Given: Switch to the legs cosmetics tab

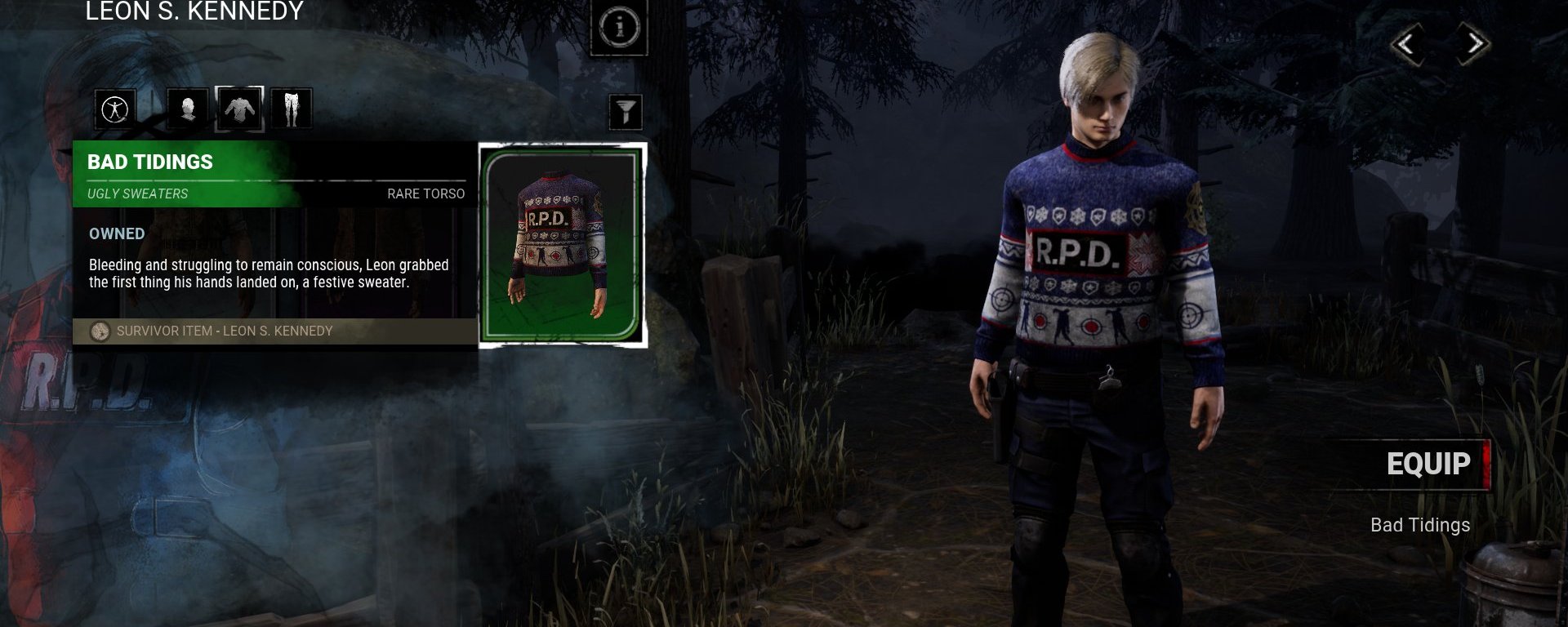Looking at the screenshot, I should (292, 109).
